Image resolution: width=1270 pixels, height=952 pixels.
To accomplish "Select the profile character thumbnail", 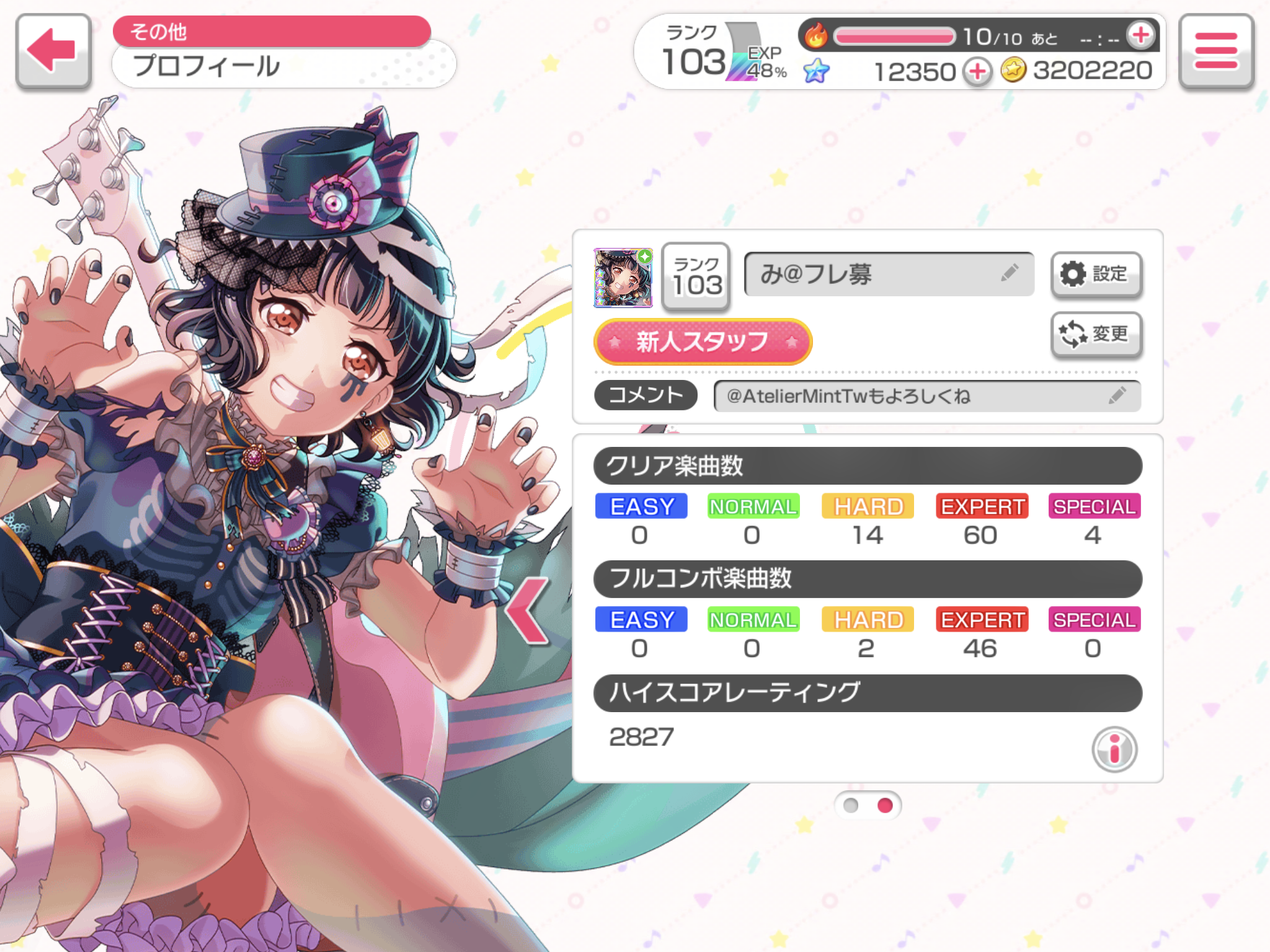I will click(x=623, y=278).
